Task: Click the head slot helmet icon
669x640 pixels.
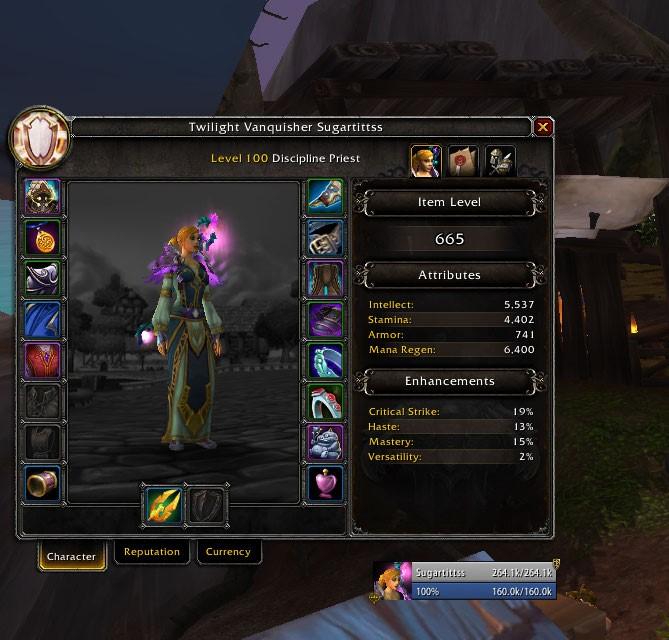Action: point(43,197)
